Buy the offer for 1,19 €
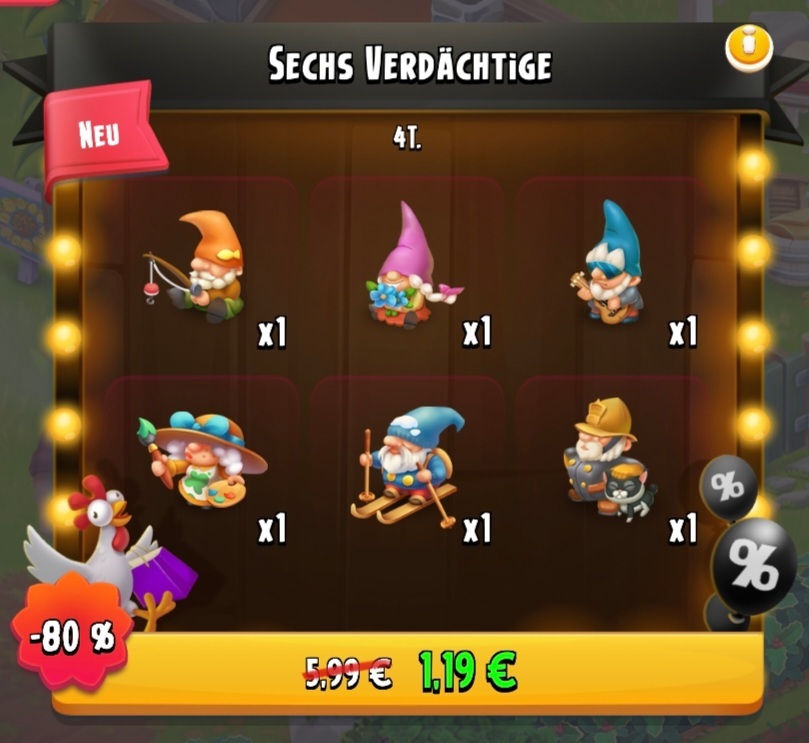This screenshot has width=809, height=743. [x=410, y=672]
